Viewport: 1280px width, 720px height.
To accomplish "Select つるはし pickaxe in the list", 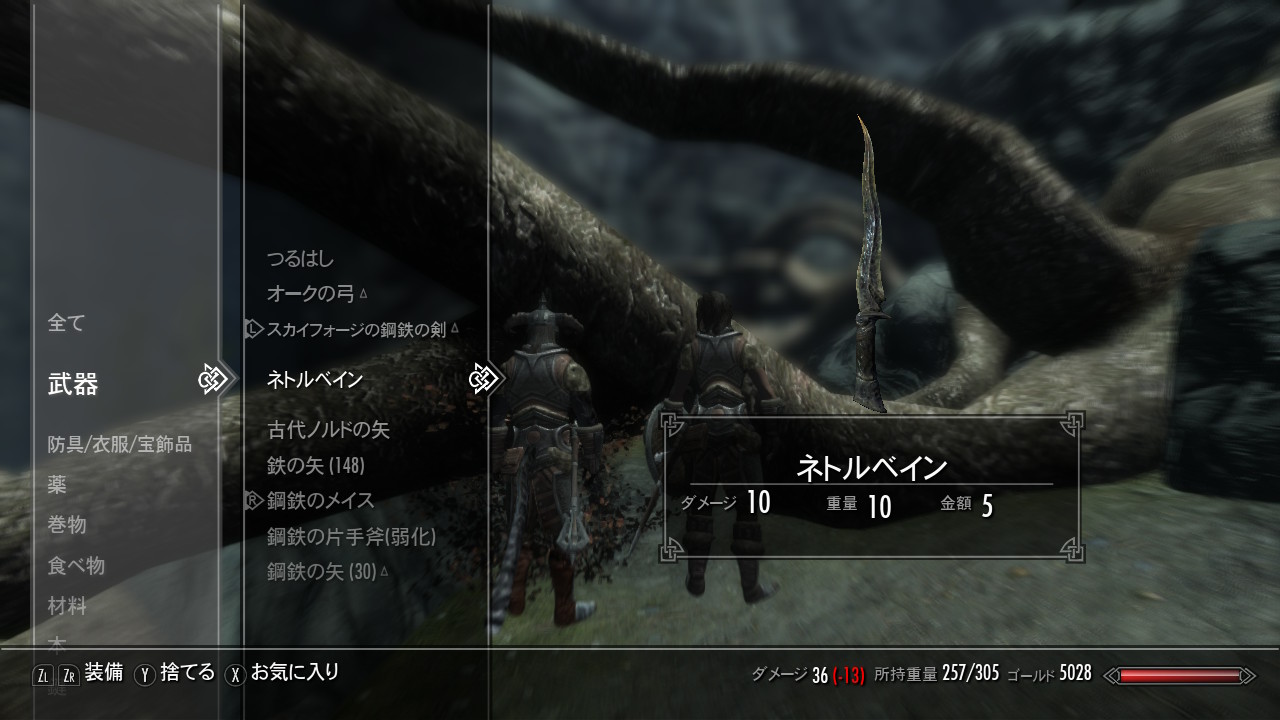I will click(300, 258).
